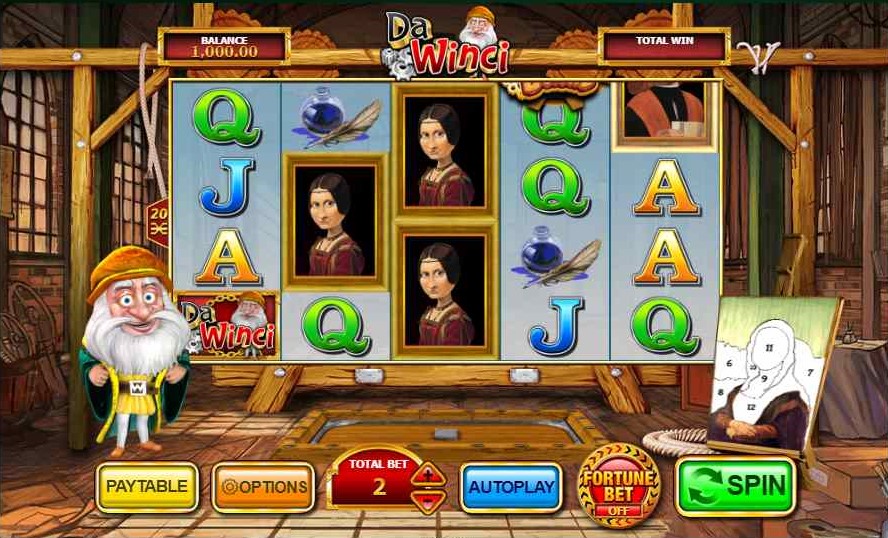
Task: Open the Options menu
Action: [x=264, y=487]
